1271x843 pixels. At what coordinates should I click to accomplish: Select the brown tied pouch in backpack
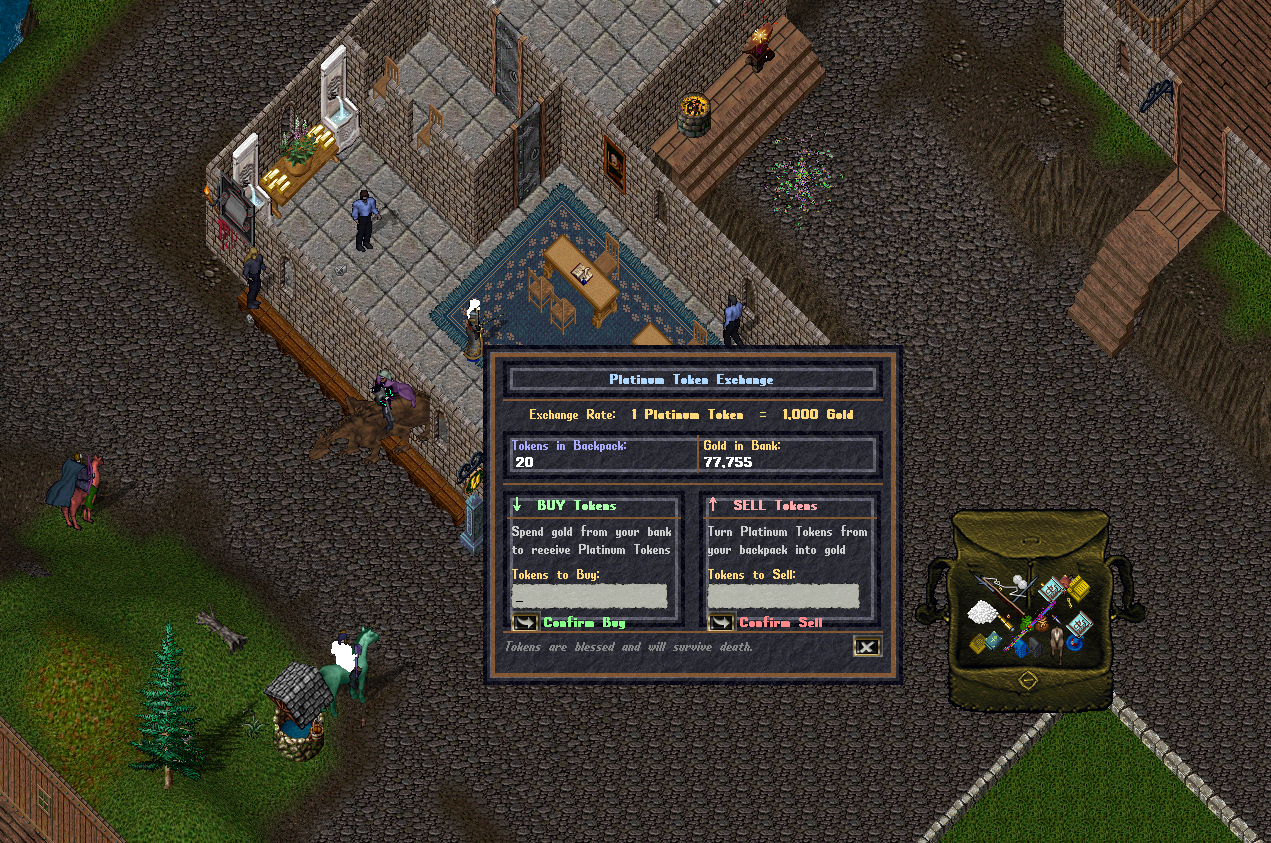pyautogui.click(x=1042, y=626)
